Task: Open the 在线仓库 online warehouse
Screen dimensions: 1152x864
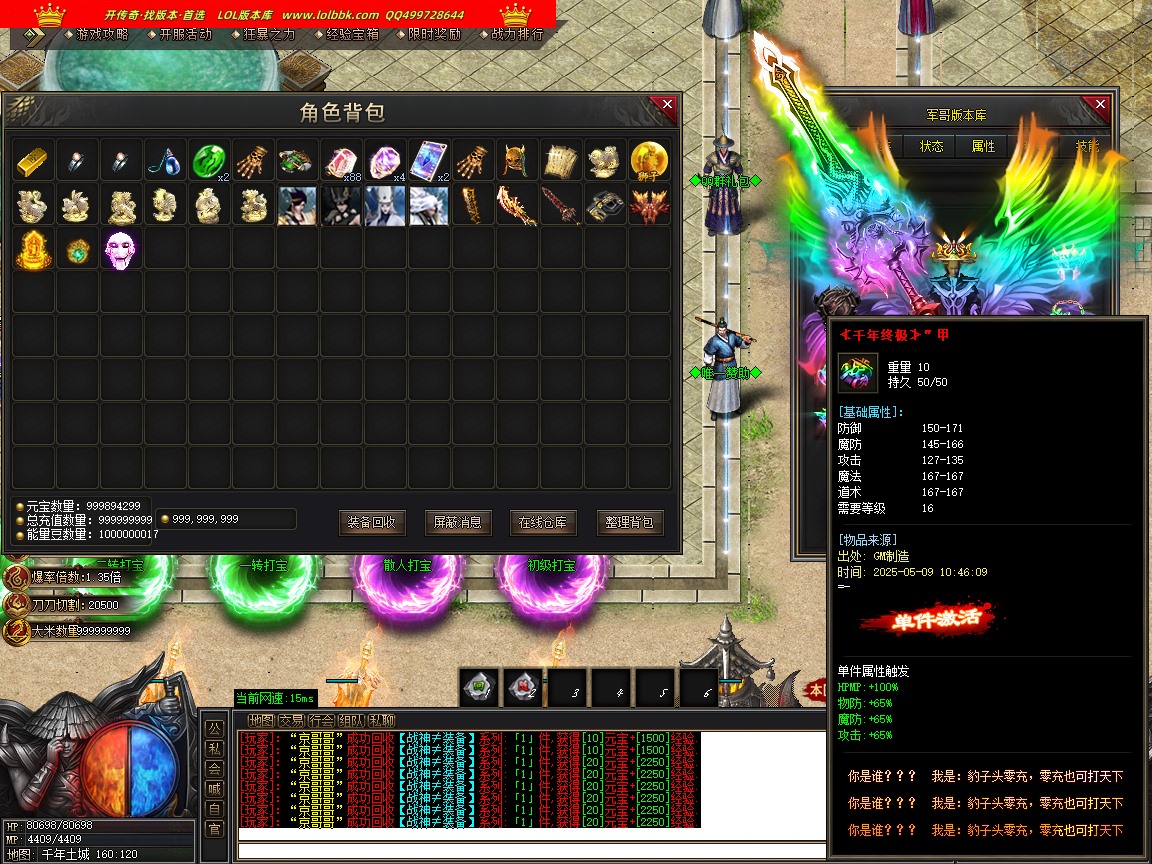Action: [x=543, y=522]
